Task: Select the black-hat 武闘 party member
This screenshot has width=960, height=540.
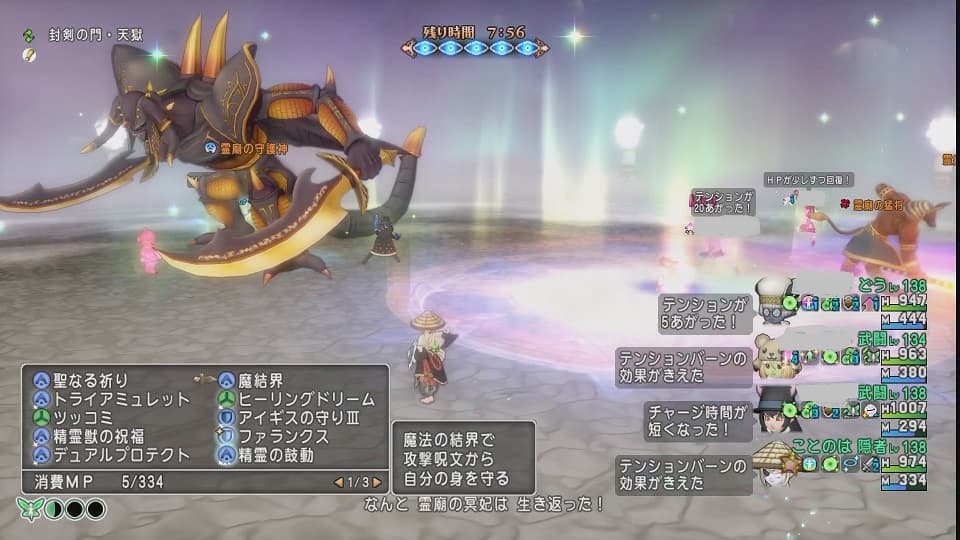Action: tap(776, 409)
